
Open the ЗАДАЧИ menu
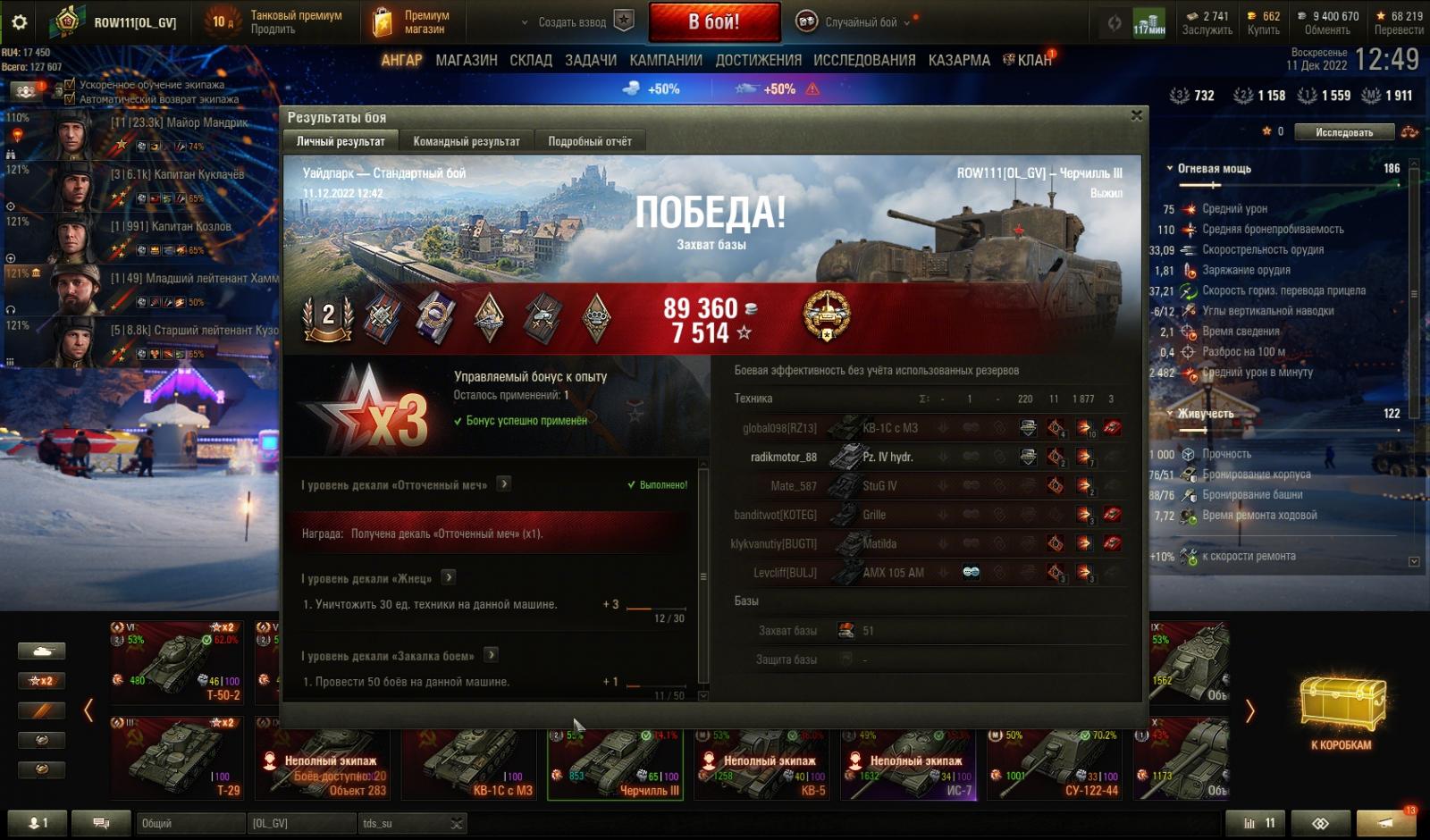coord(590,60)
